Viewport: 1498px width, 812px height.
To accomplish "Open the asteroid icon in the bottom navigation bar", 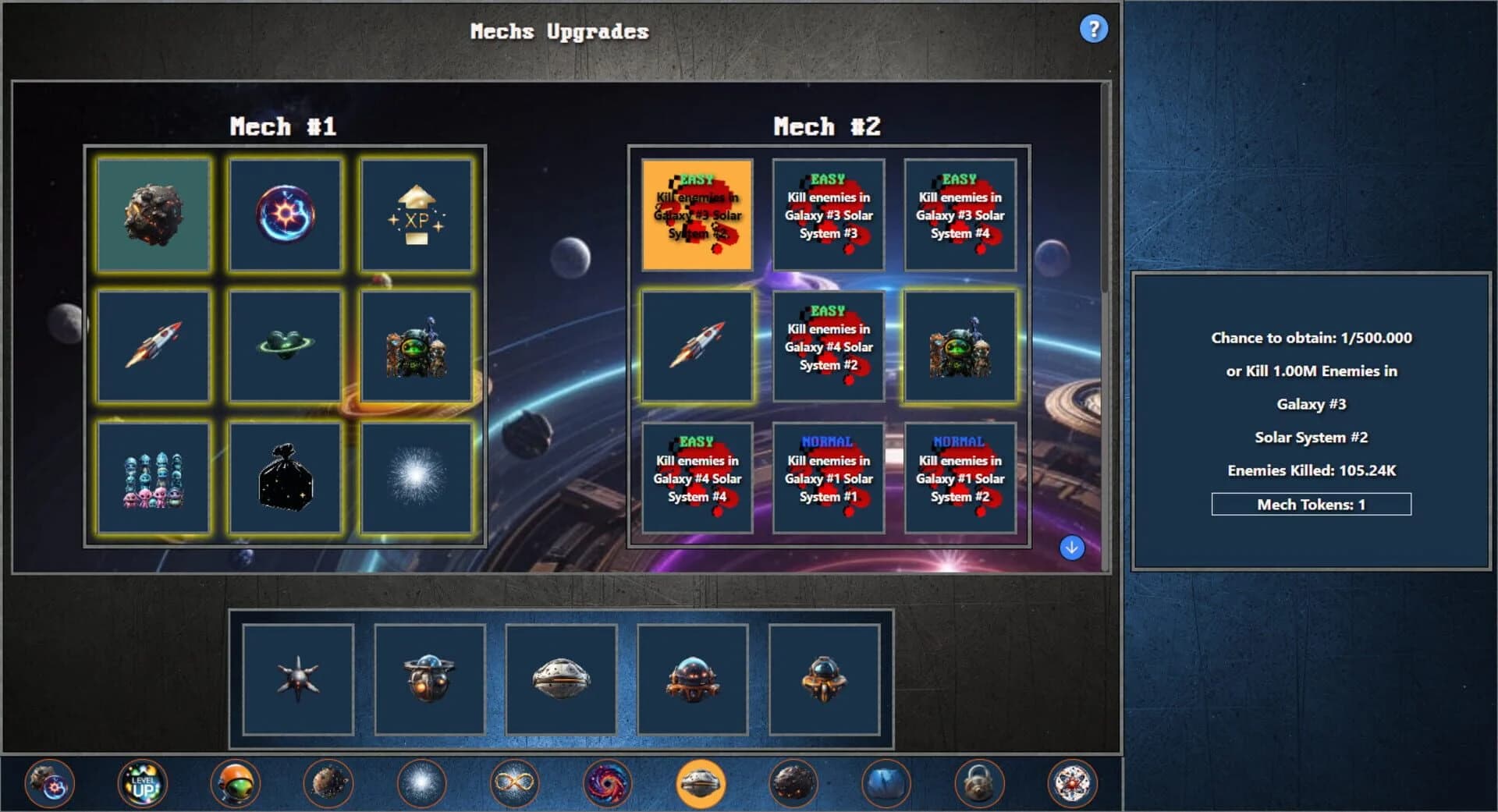I will [x=328, y=784].
